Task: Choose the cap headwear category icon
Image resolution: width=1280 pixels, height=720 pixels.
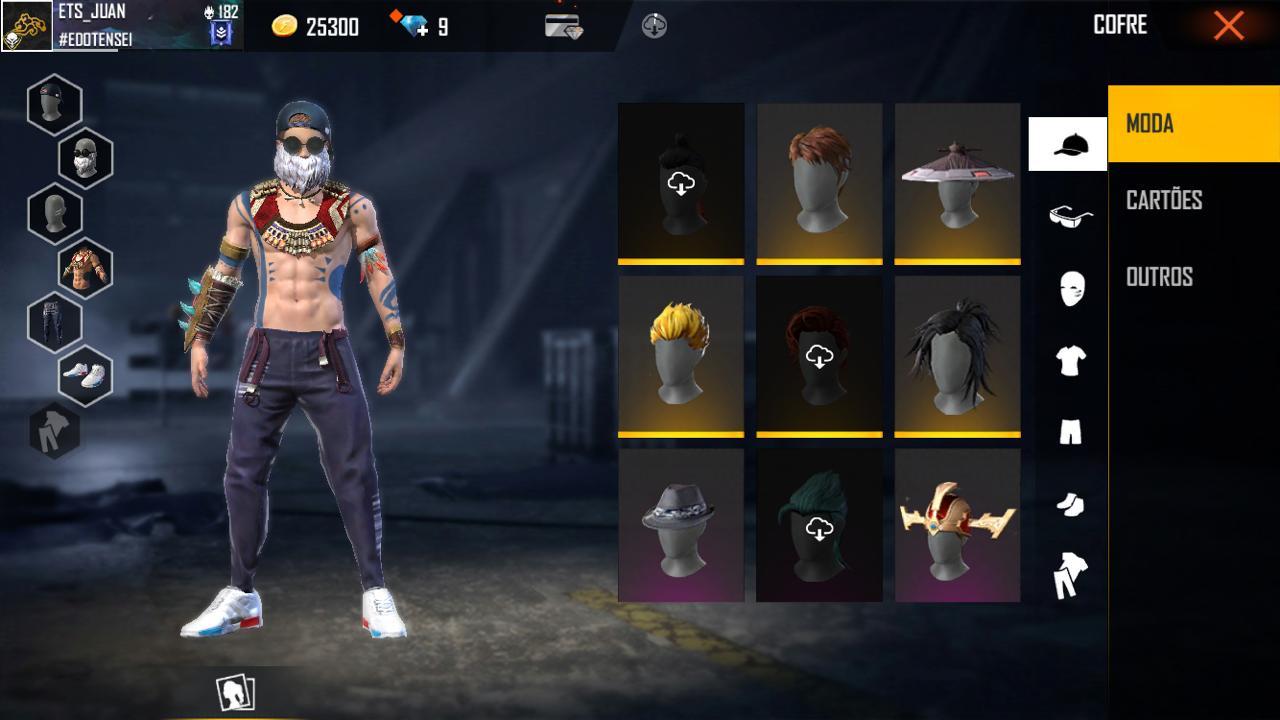Action: pos(1068,144)
